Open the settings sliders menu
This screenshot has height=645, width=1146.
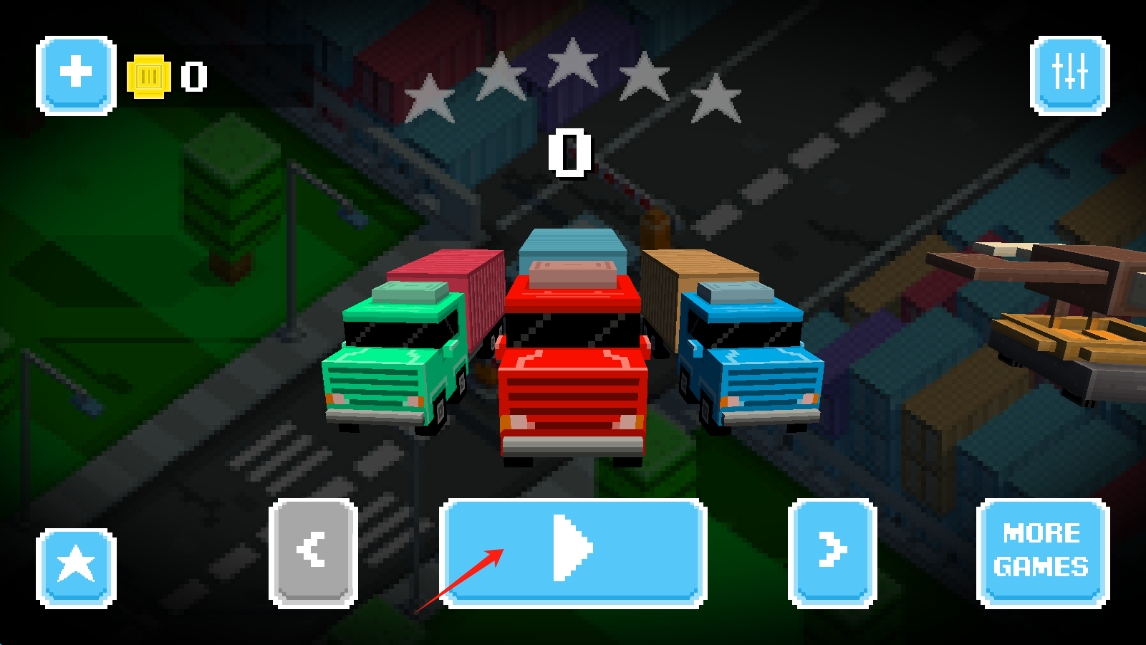pos(1069,75)
